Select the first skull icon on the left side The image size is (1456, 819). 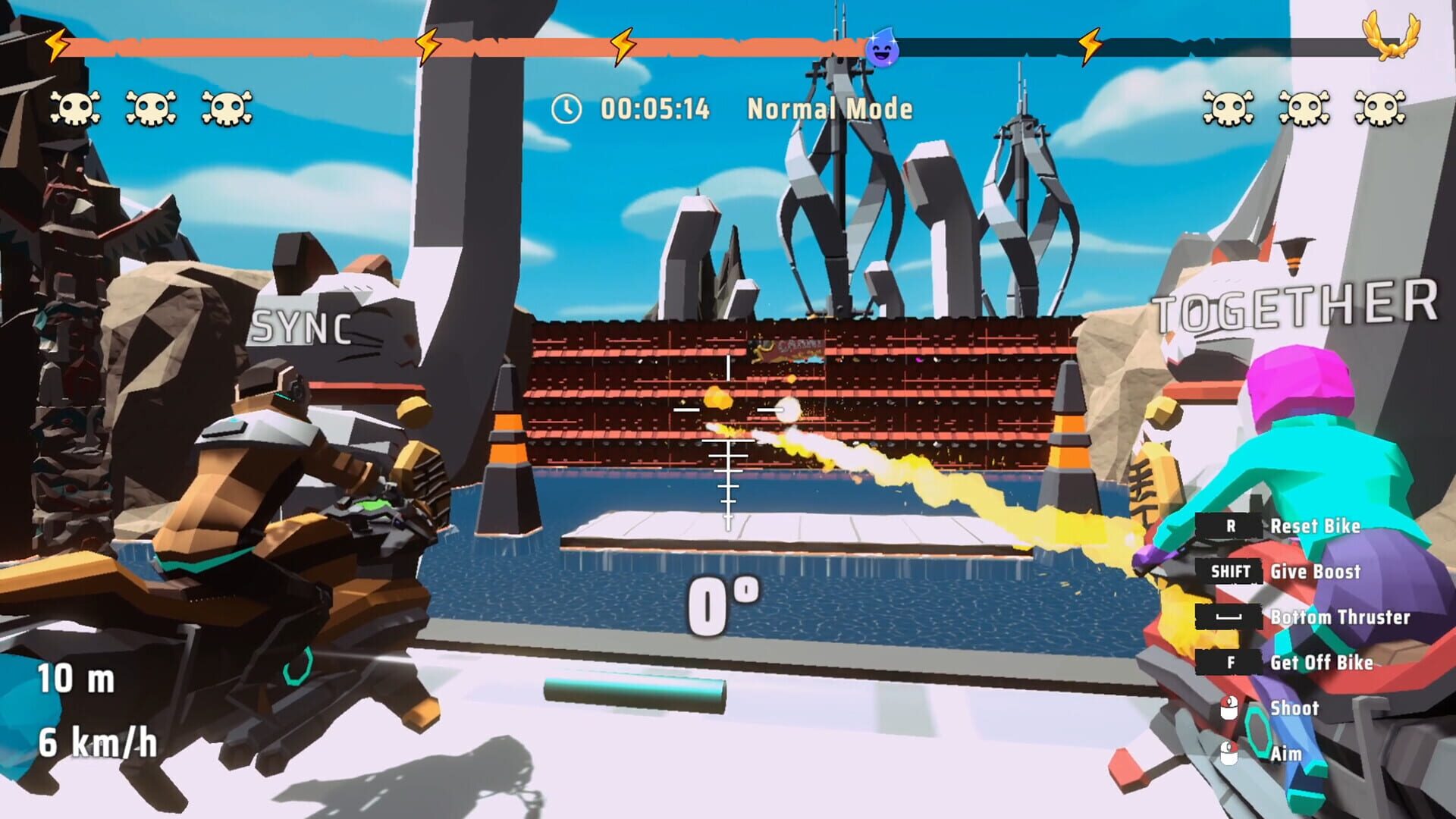coord(74,108)
